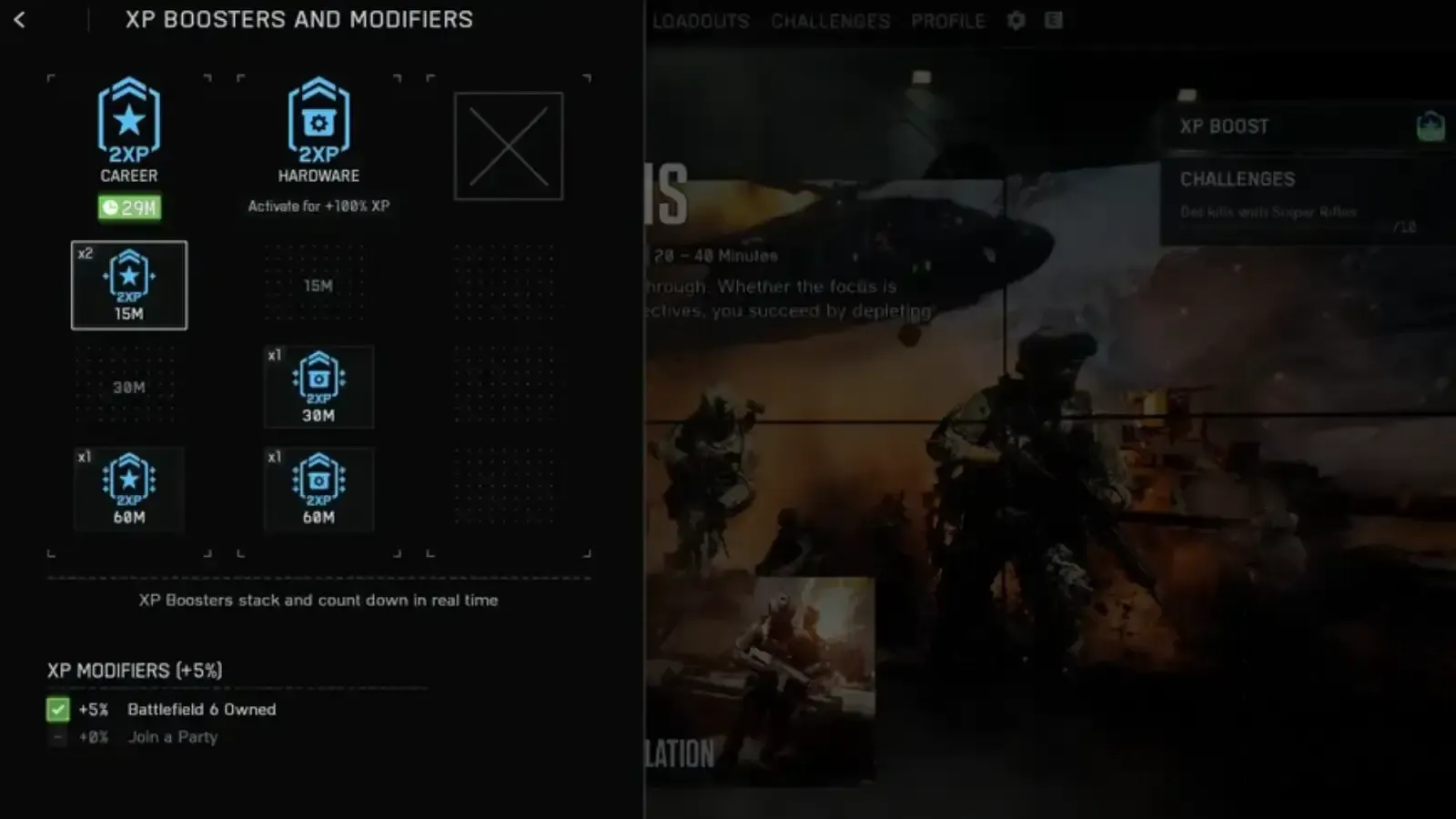This screenshot has width=1456, height=819.
Task: Collapse the XP Boosters panel with back arrow
Action: (x=20, y=20)
